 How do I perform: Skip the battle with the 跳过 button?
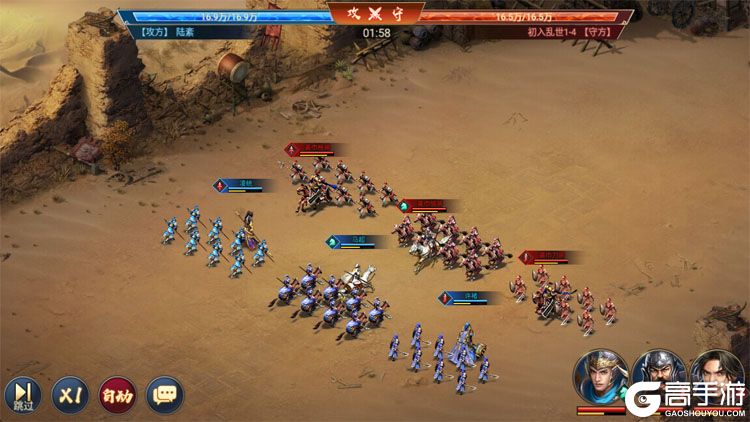click(x=21, y=394)
